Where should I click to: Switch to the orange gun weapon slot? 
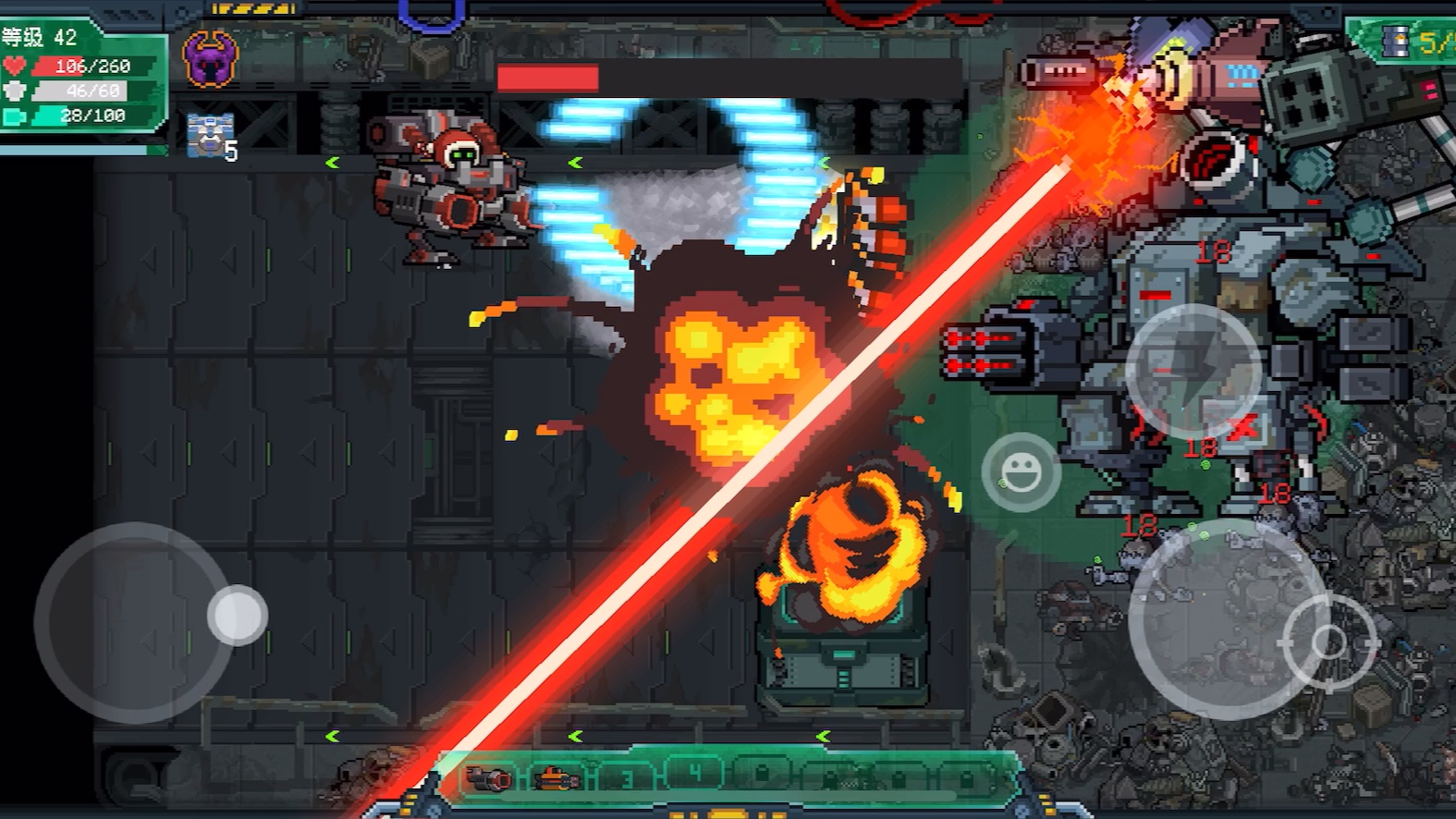pyautogui.click(x=557, y=778)
